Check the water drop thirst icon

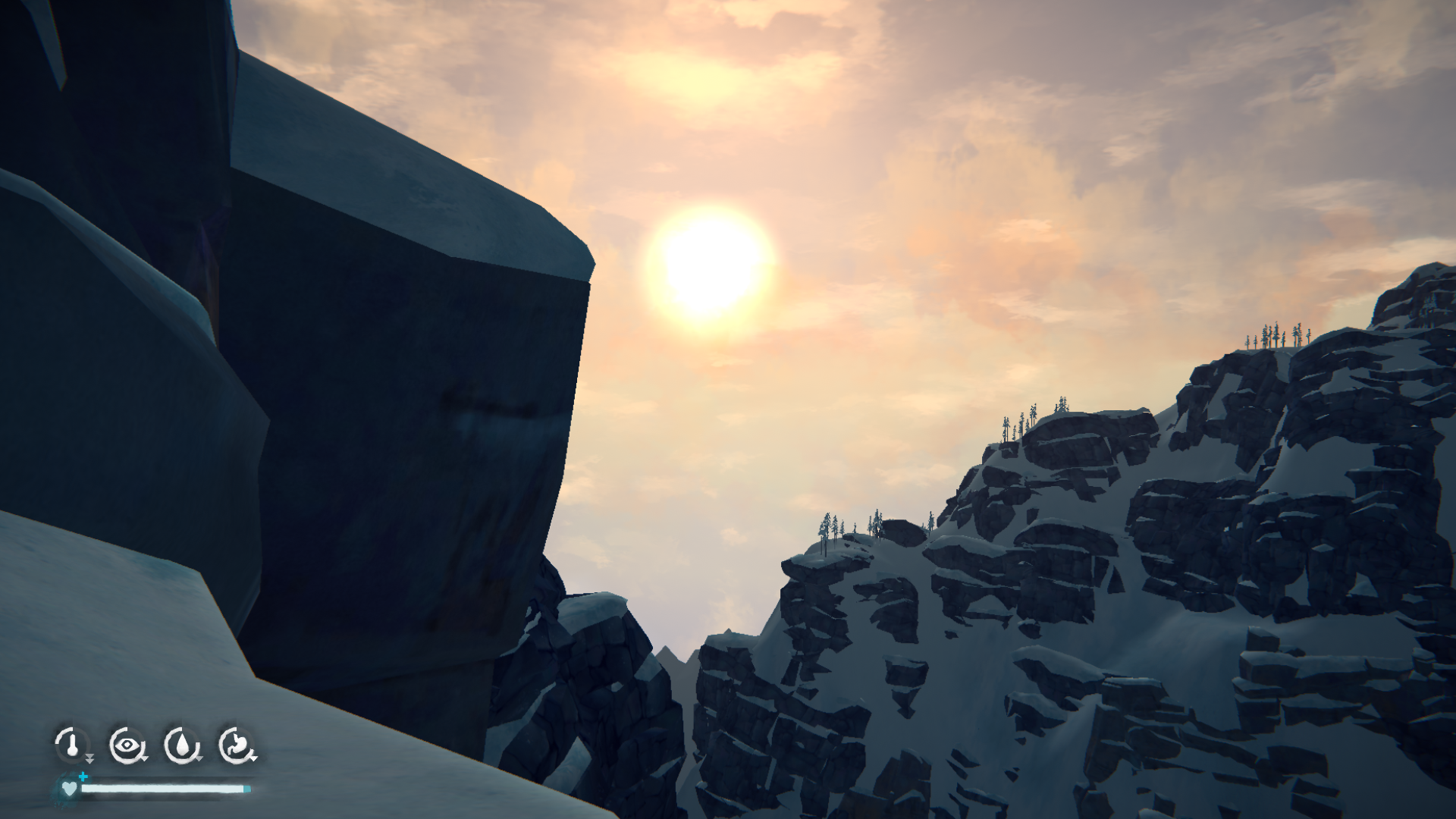[x=181, y=745]
